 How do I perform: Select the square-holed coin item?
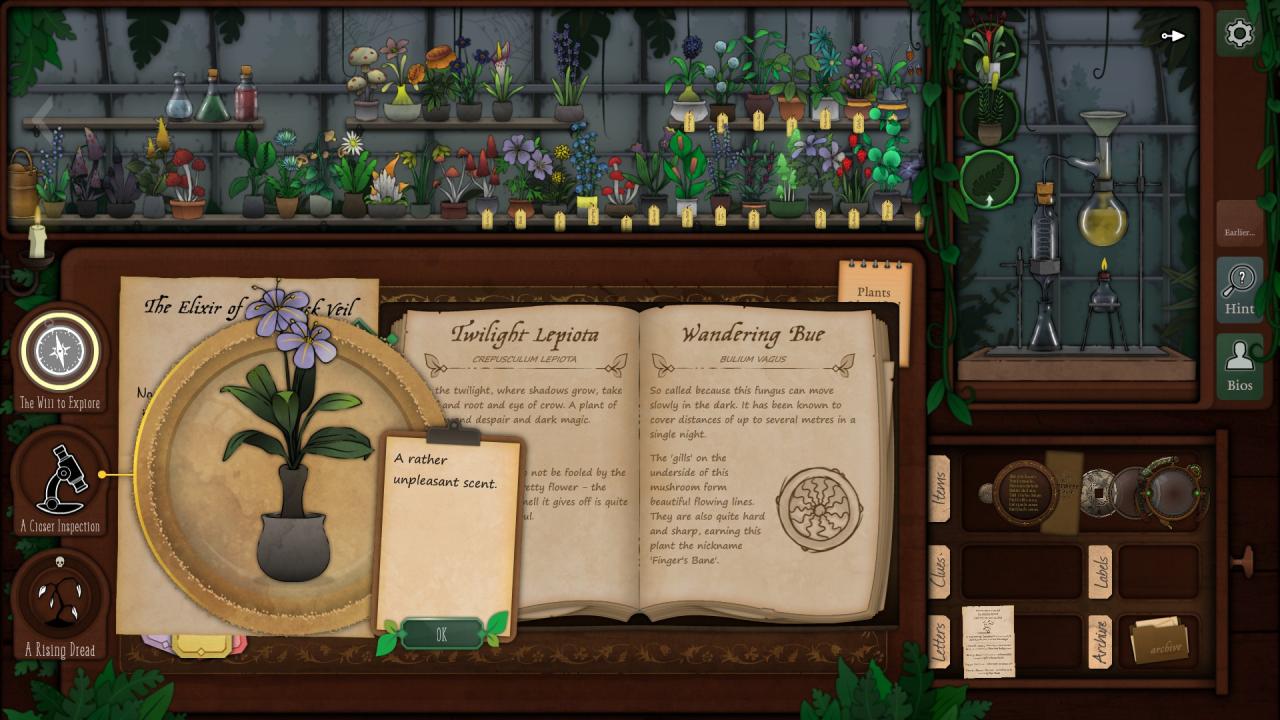pyautogui.click(x=1096, y=493)
